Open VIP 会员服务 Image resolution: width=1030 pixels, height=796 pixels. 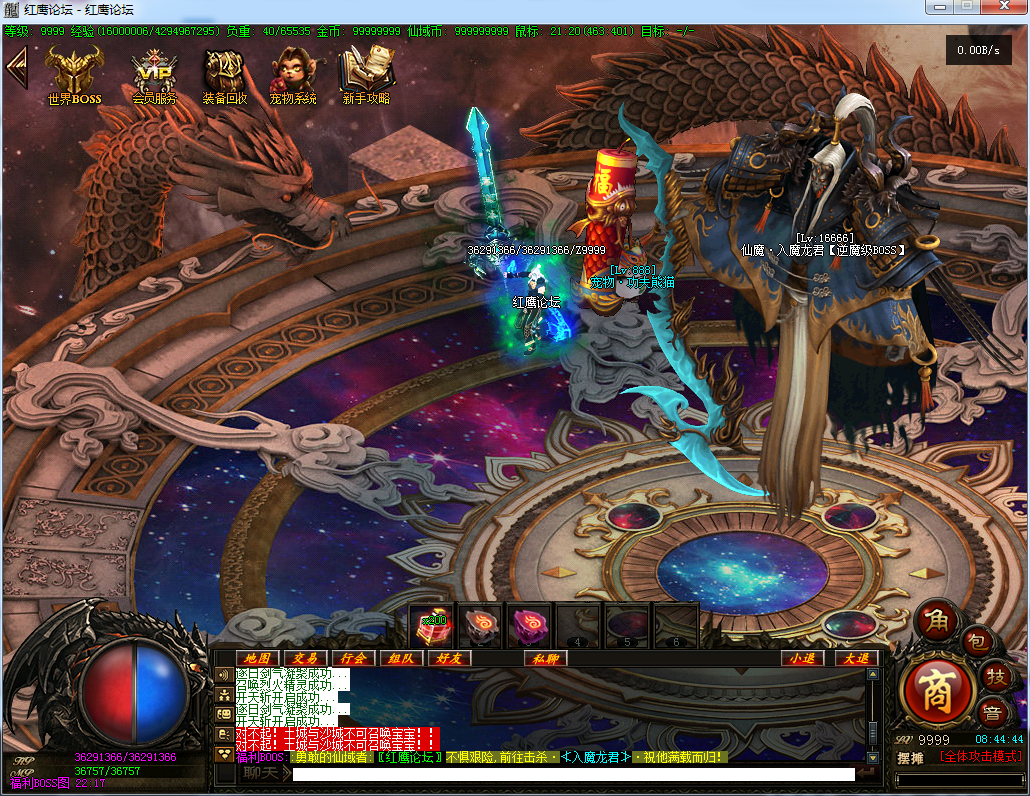[x=154, y=75]
